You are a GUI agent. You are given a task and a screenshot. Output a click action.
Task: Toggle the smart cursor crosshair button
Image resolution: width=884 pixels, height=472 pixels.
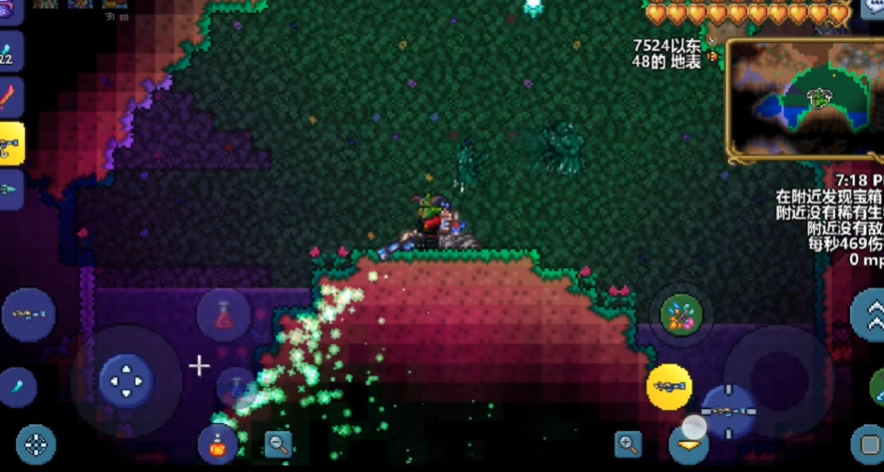pyautogui.click(x=36, y=445)
